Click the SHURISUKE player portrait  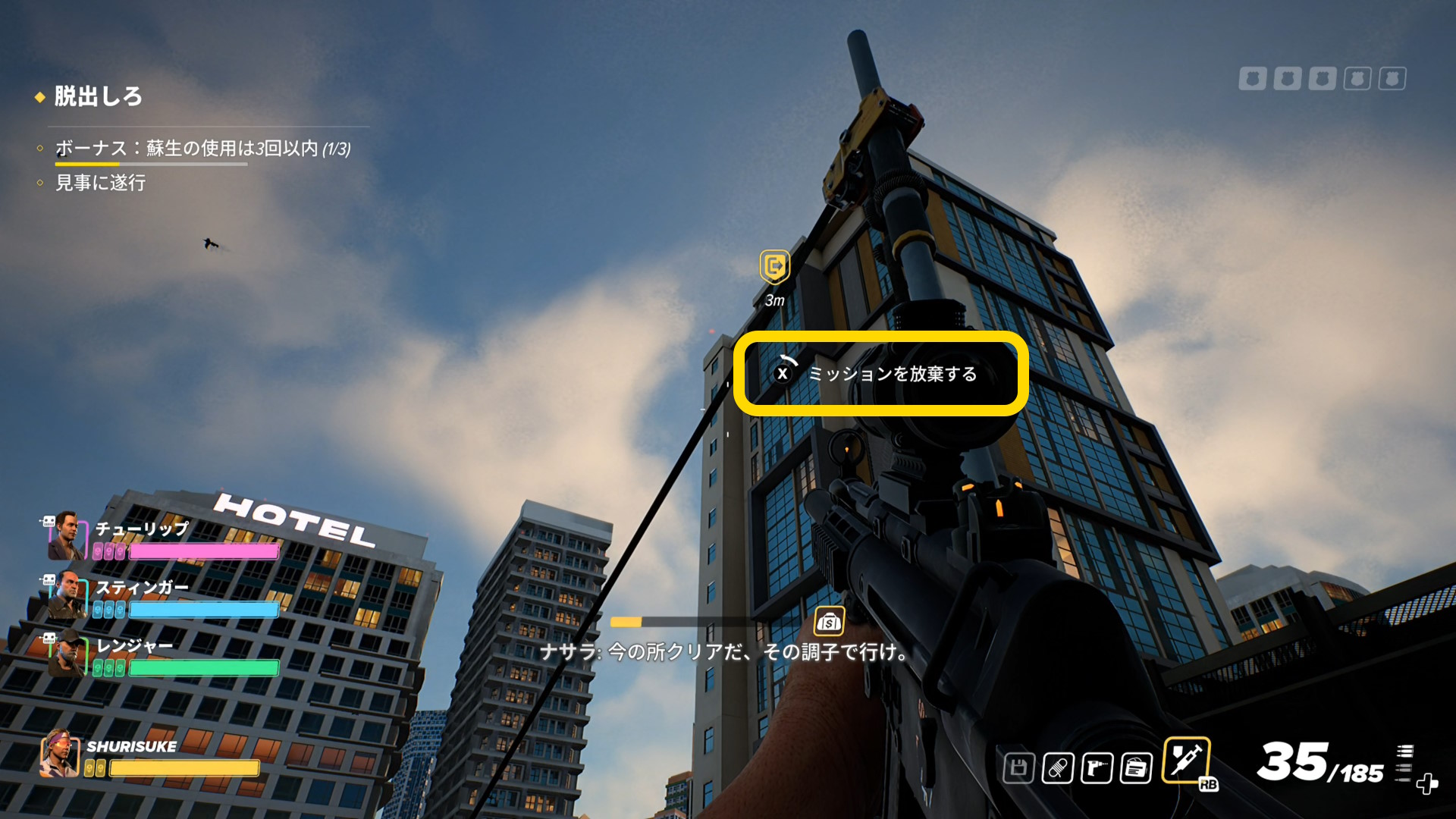click(60, 754)
